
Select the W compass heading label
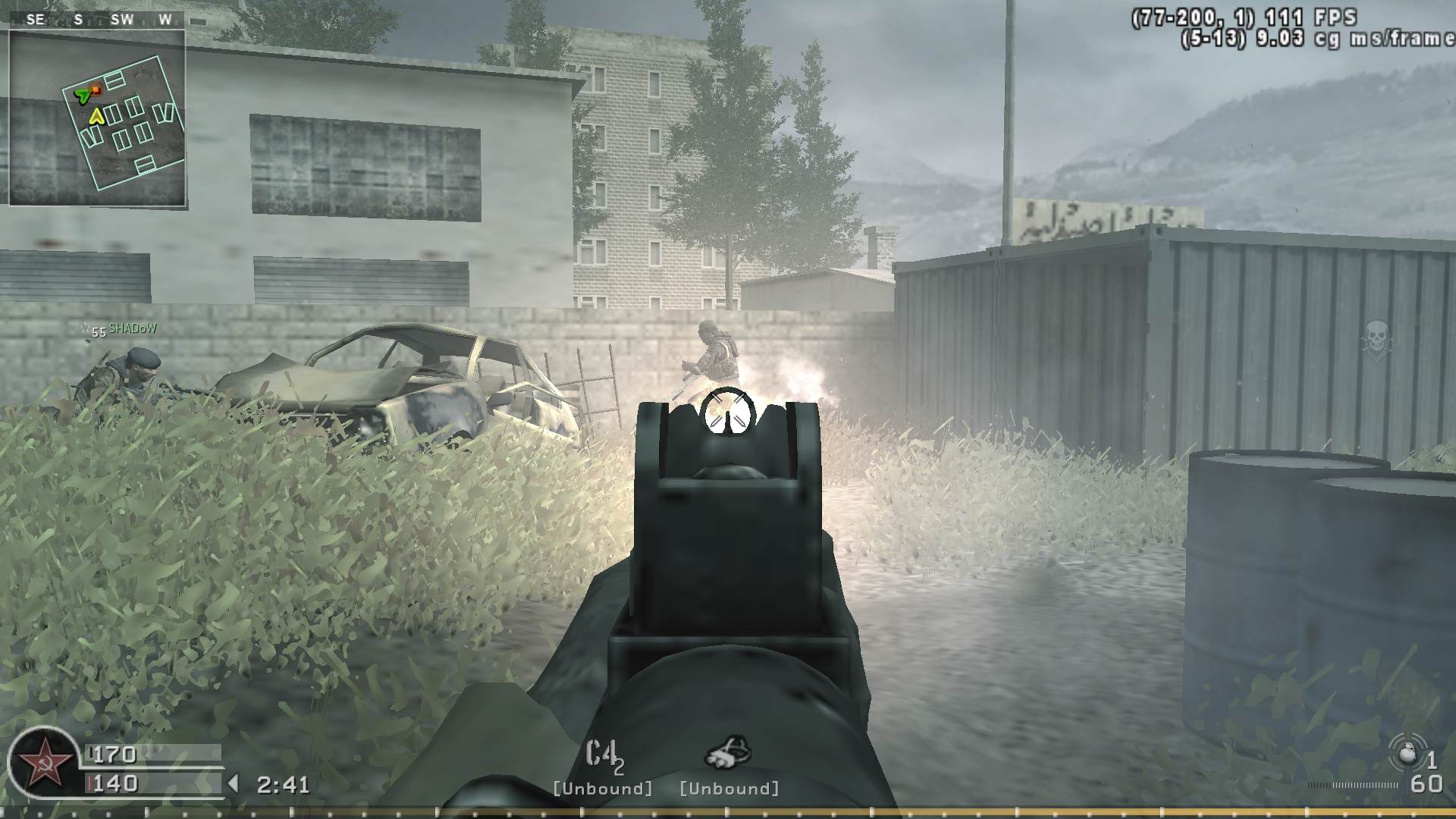(165, 20)
